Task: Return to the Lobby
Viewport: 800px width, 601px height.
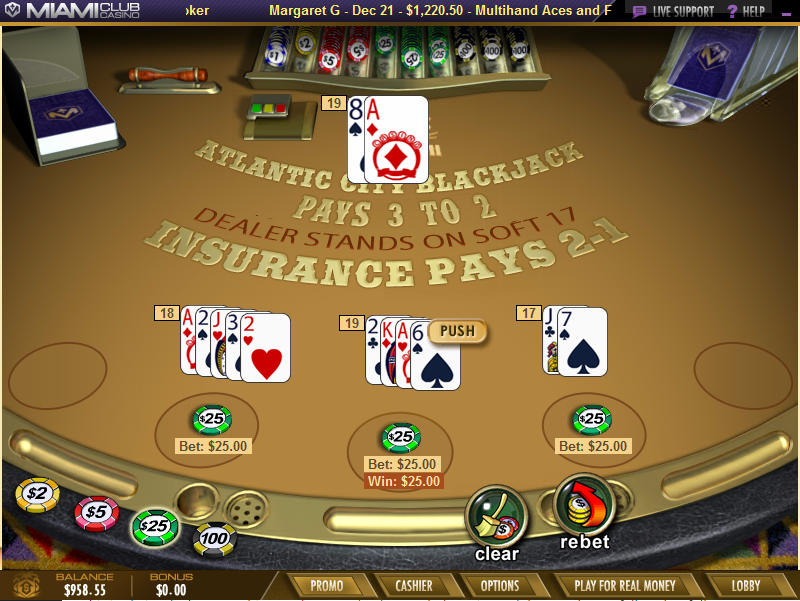Action: 746,586
